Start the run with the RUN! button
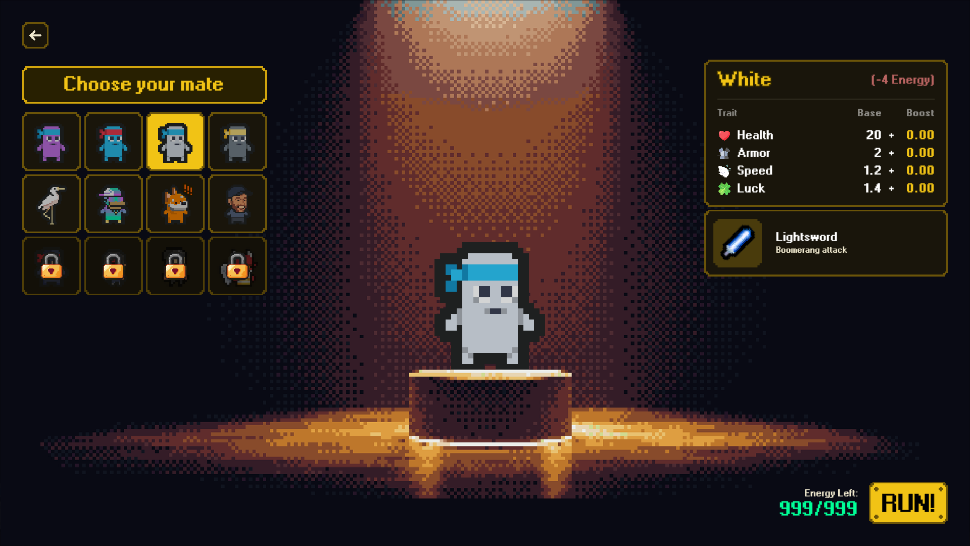Image resolution: width=970 pixels, height=546 pixels. (x=908, y=503)
